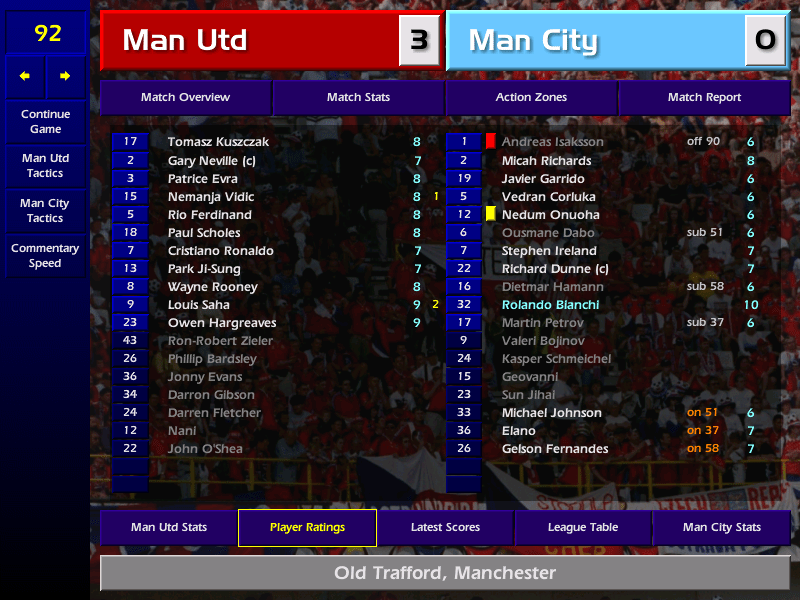Viewport: 800px width, 600px height.
Task: Select Wayne Rooney in the player list
Action: (x=212, y=287)
